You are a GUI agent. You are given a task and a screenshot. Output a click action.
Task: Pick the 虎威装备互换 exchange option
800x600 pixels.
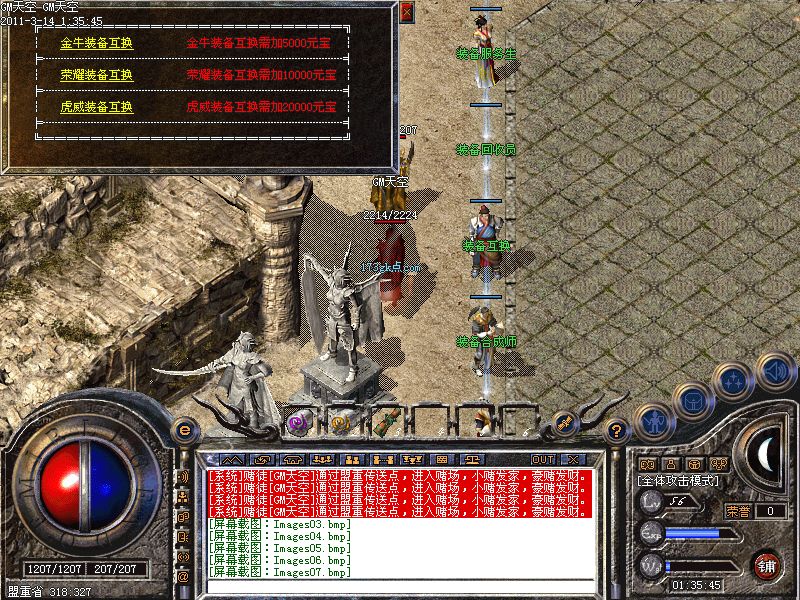coord(96,106)
